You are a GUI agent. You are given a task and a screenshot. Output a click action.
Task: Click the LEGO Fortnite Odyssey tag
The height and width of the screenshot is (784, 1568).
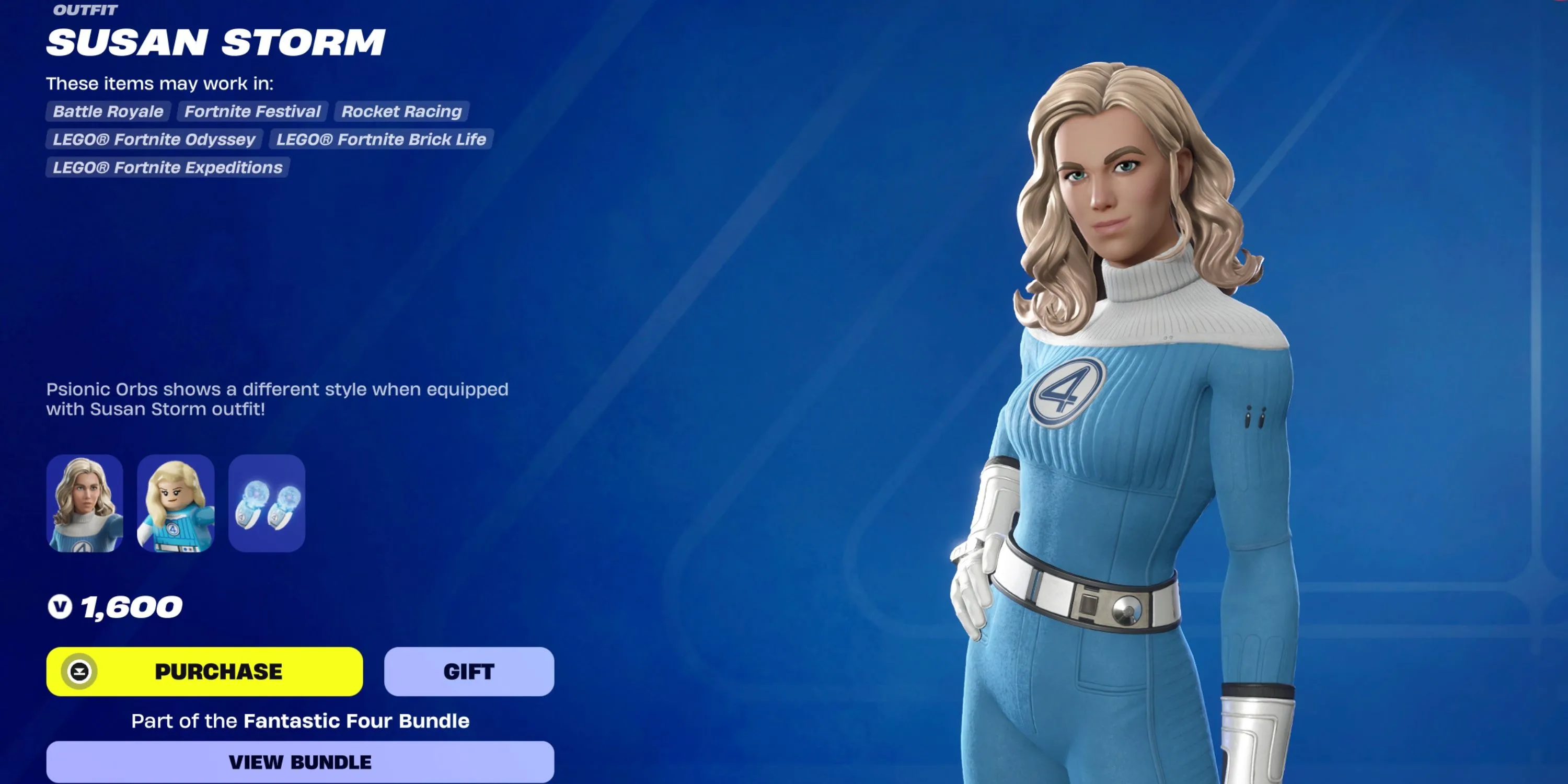[154, 140]
